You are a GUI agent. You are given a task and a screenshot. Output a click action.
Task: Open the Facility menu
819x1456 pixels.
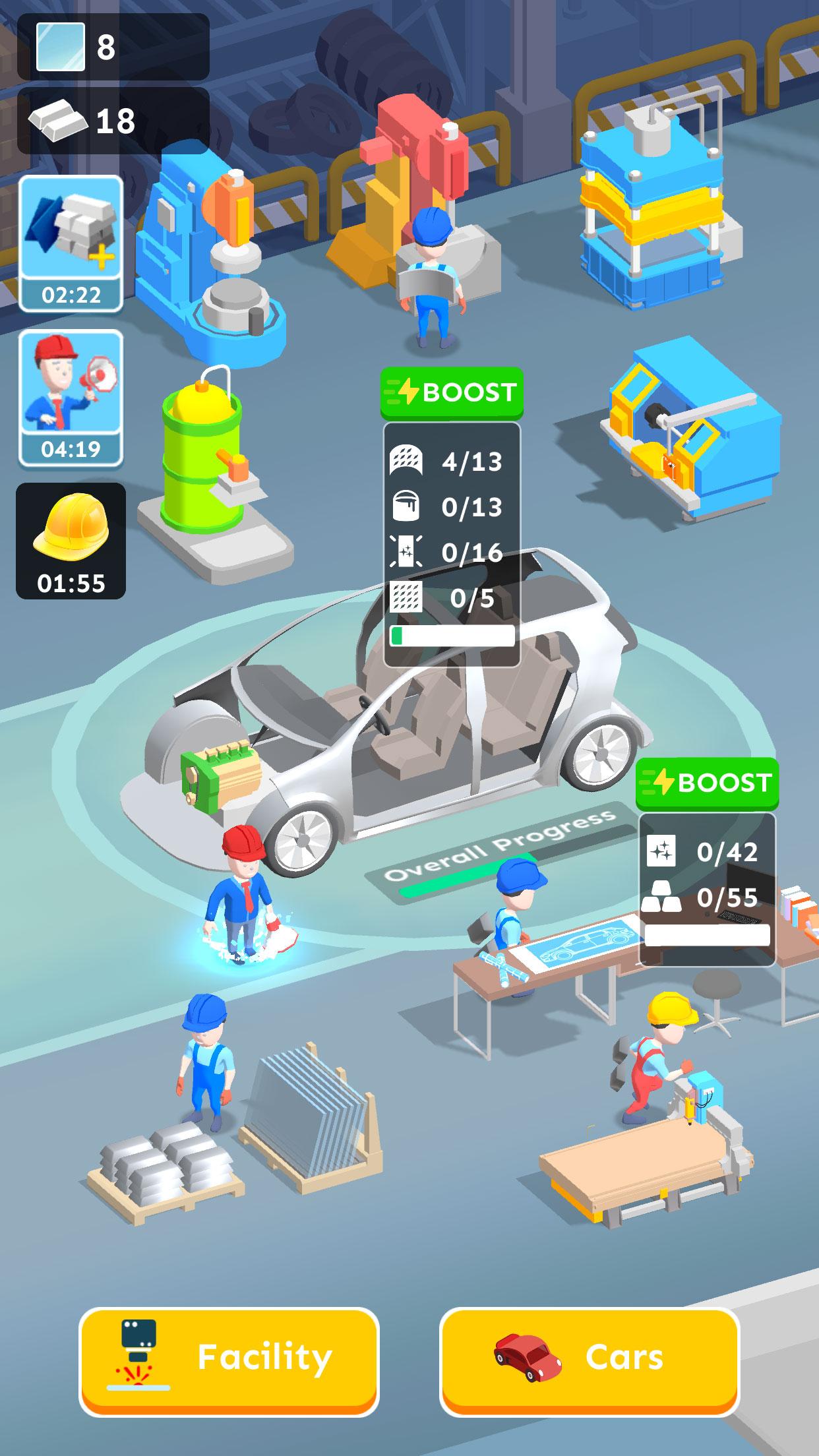click(x=229, y=1360)
